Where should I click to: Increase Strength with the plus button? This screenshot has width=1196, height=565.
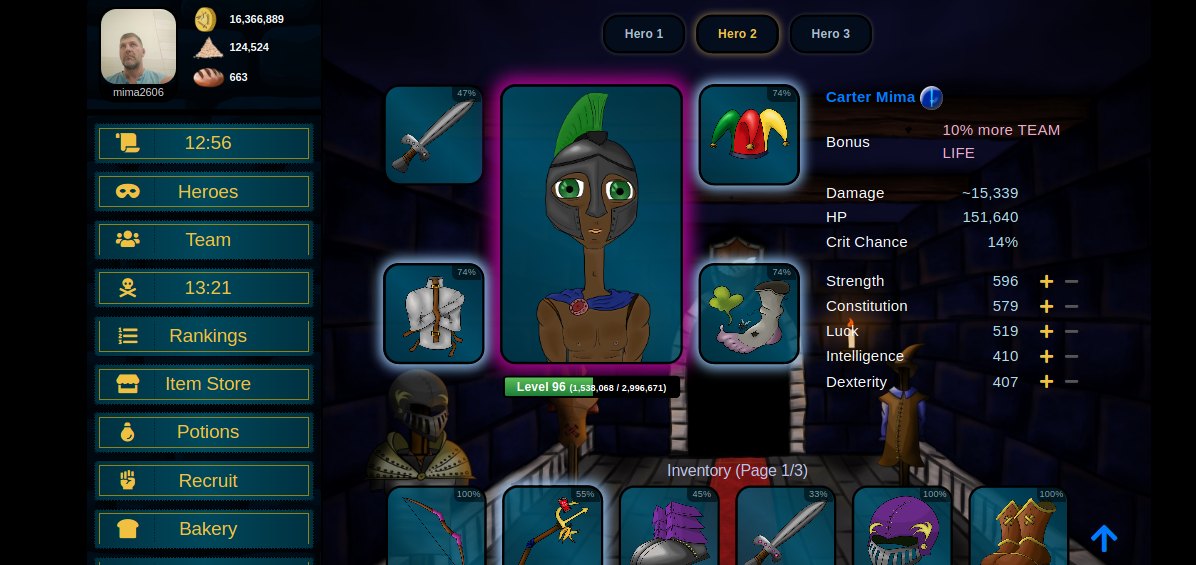click(x=1047, y=282)
